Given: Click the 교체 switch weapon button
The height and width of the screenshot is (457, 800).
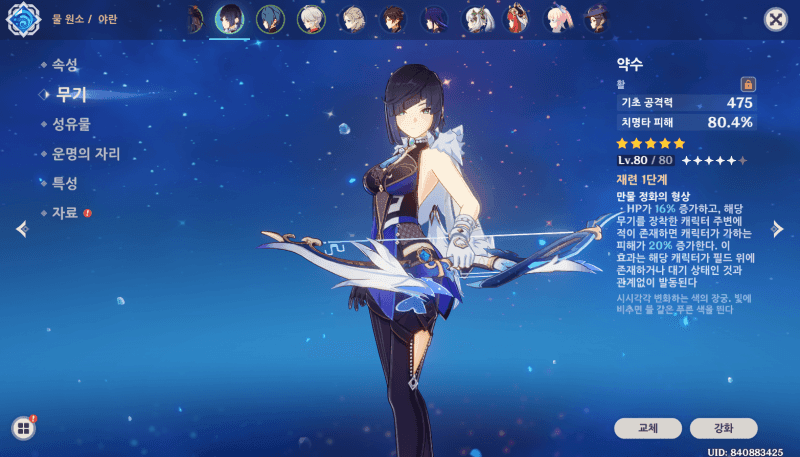Looking at the screenshot, I should [648, 428].
